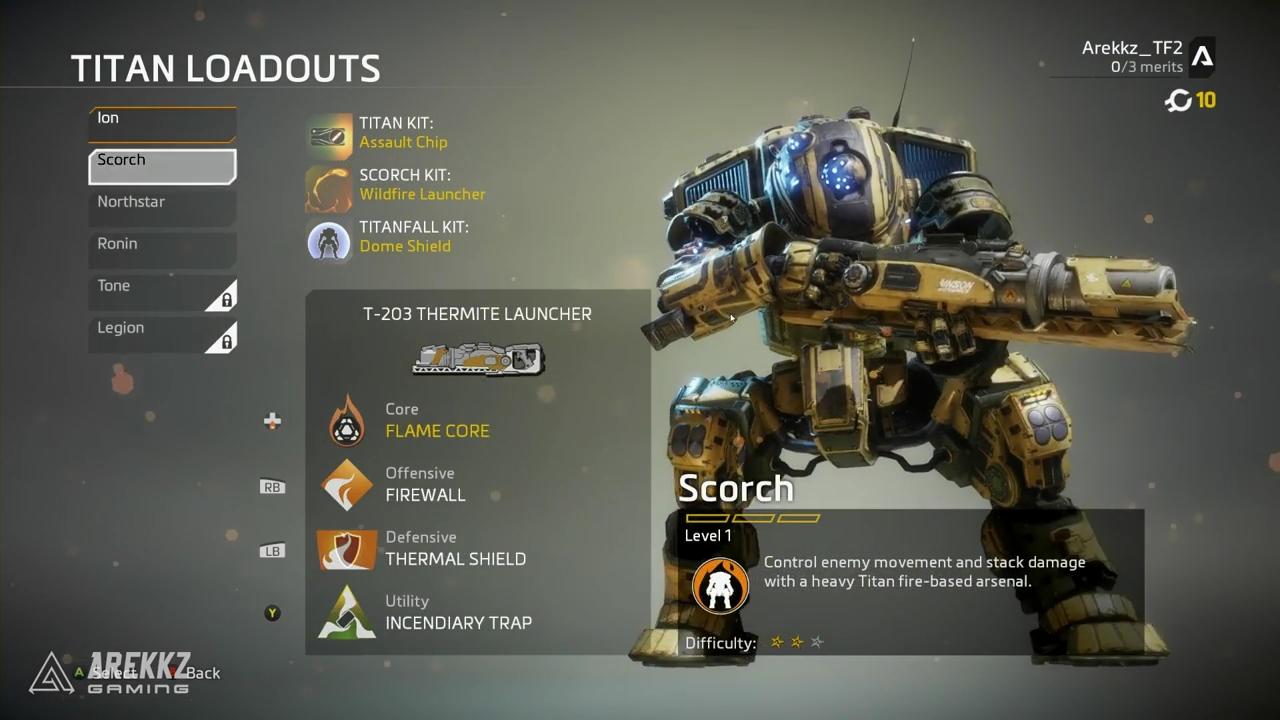This screenshot has width=1280, height=720.
Task: Click the Assault Chip Titan Kit icon
Action: pyautogui.click(x=329, y=133)
